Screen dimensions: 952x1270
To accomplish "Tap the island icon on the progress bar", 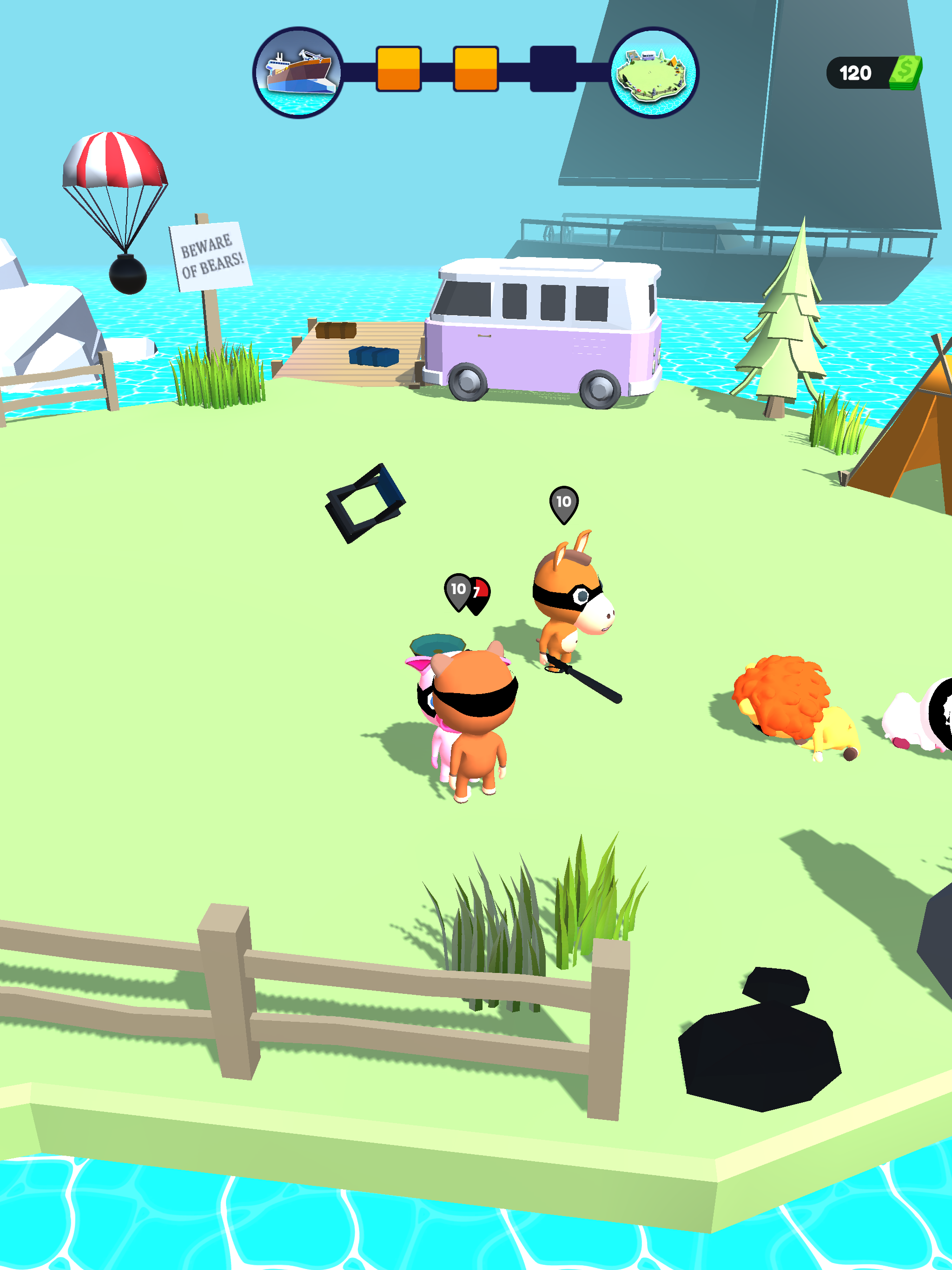I will (x=656, y=72).
